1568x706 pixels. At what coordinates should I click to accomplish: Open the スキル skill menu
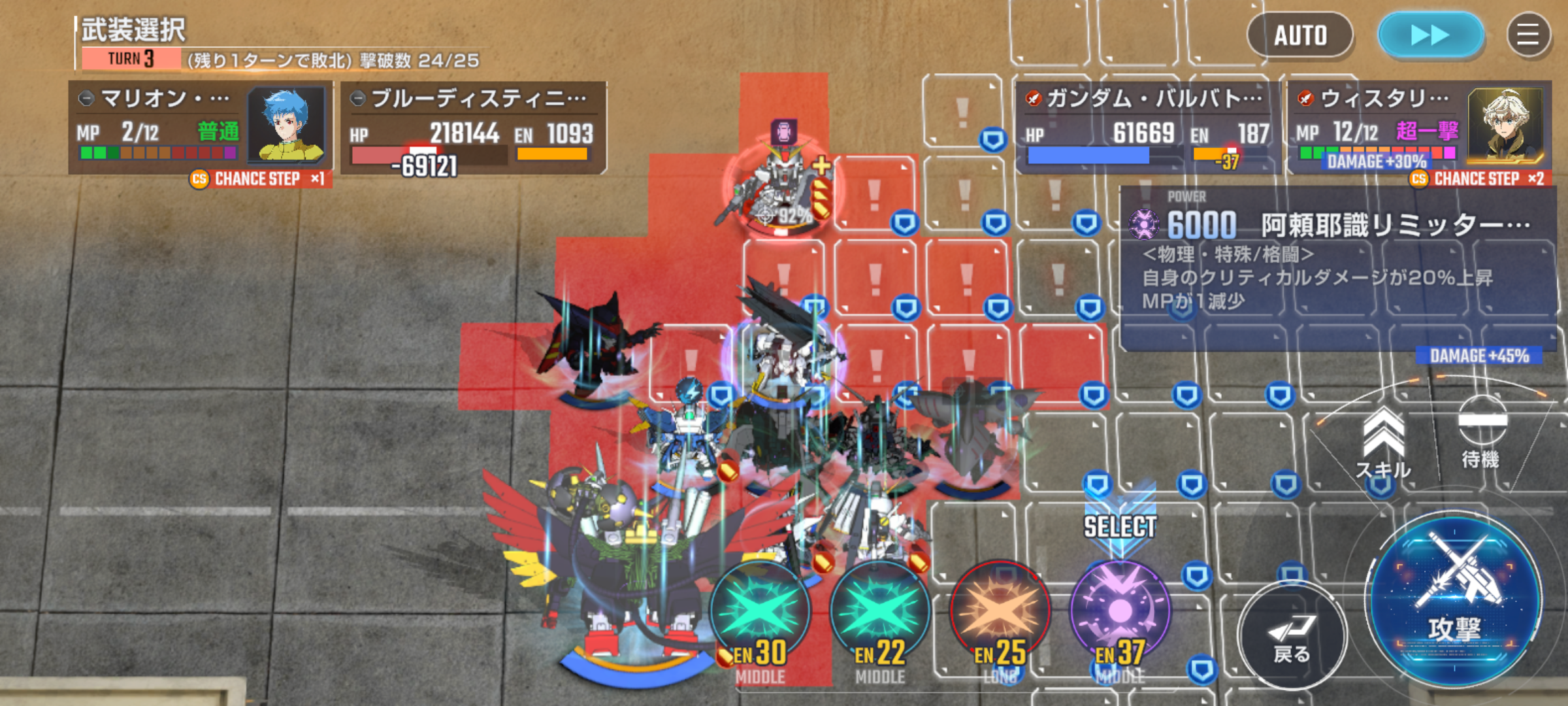(1383, 445)
